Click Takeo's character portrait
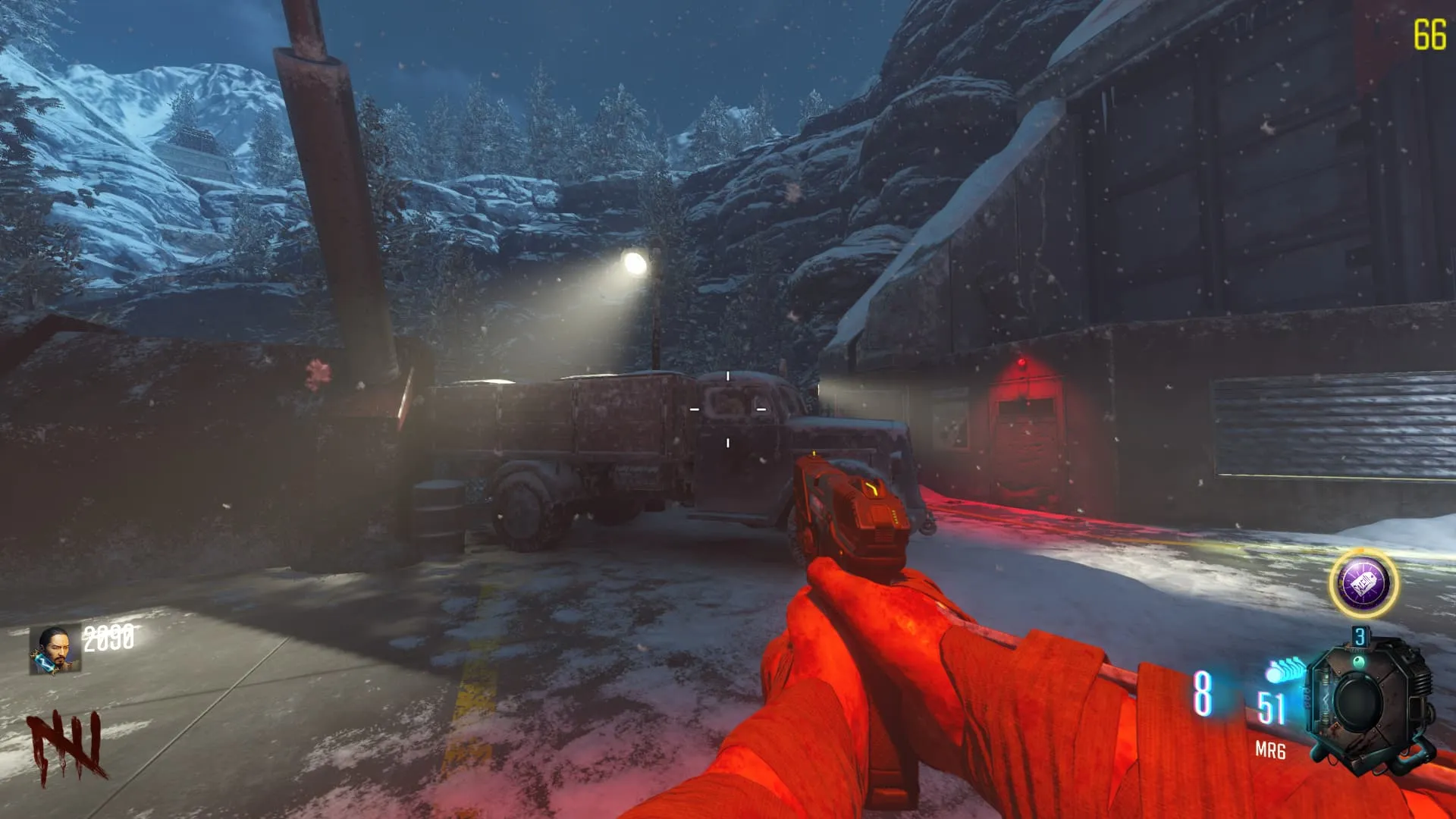This screenshot has width=1456, height=819. [55, 650]
